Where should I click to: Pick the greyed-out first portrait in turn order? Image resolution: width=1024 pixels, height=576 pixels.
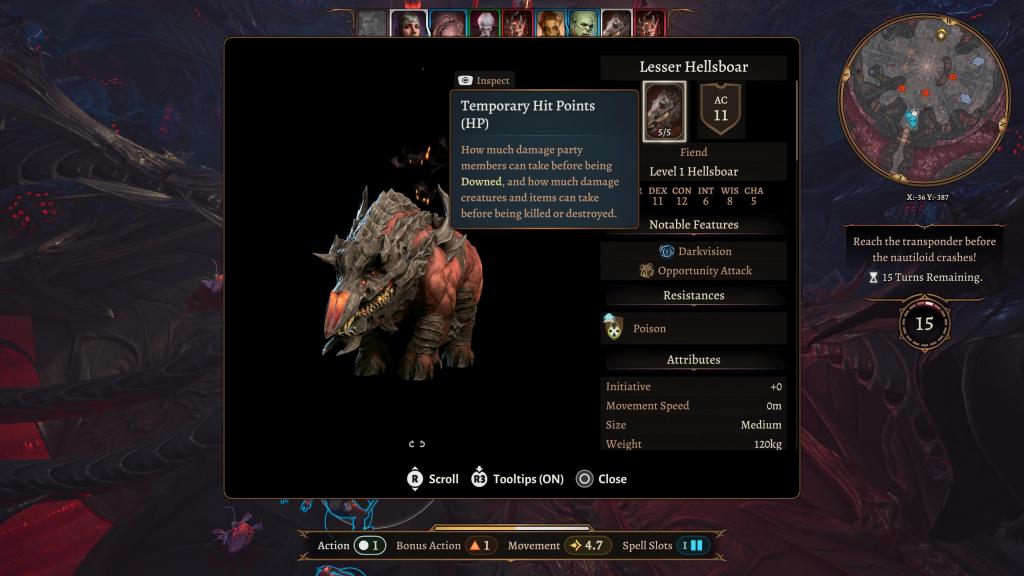(372, 23)
